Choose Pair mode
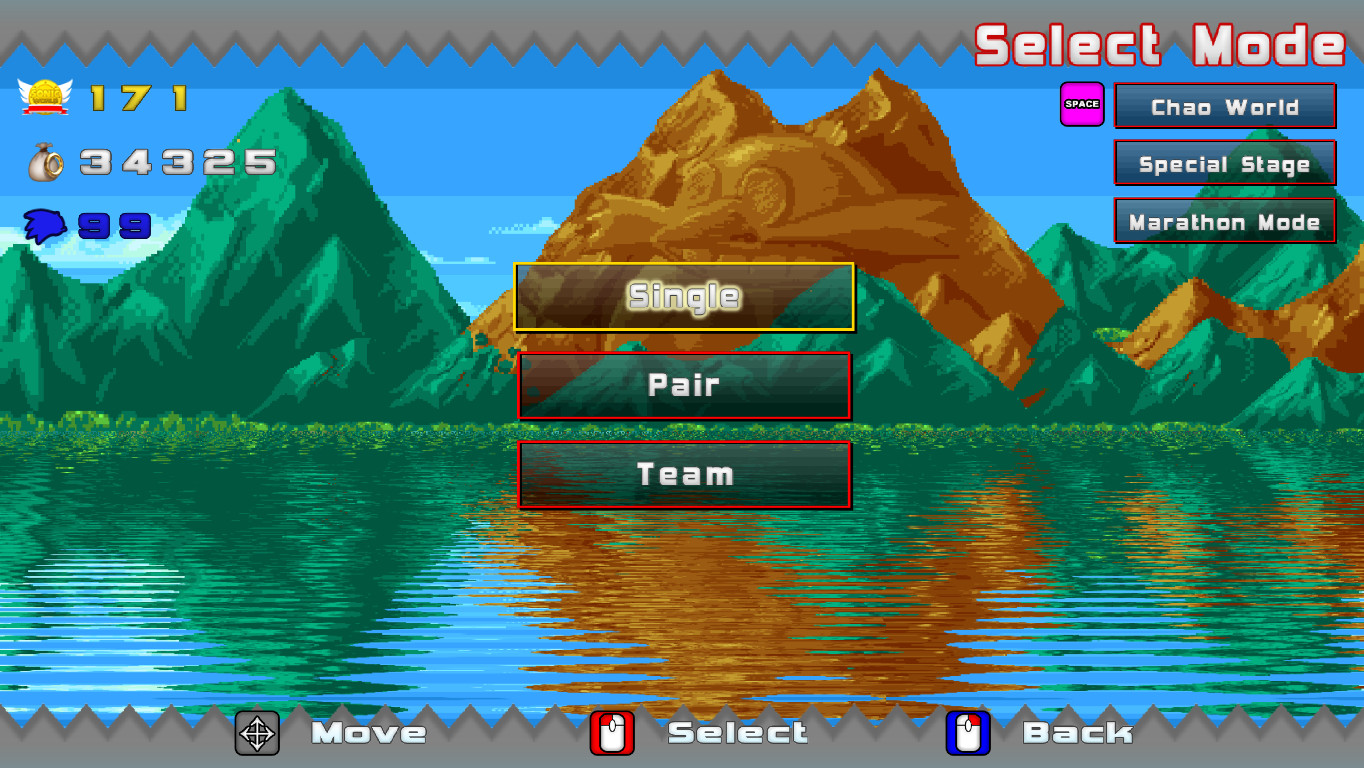1364x768 pixels. click(x=683, y=386)
